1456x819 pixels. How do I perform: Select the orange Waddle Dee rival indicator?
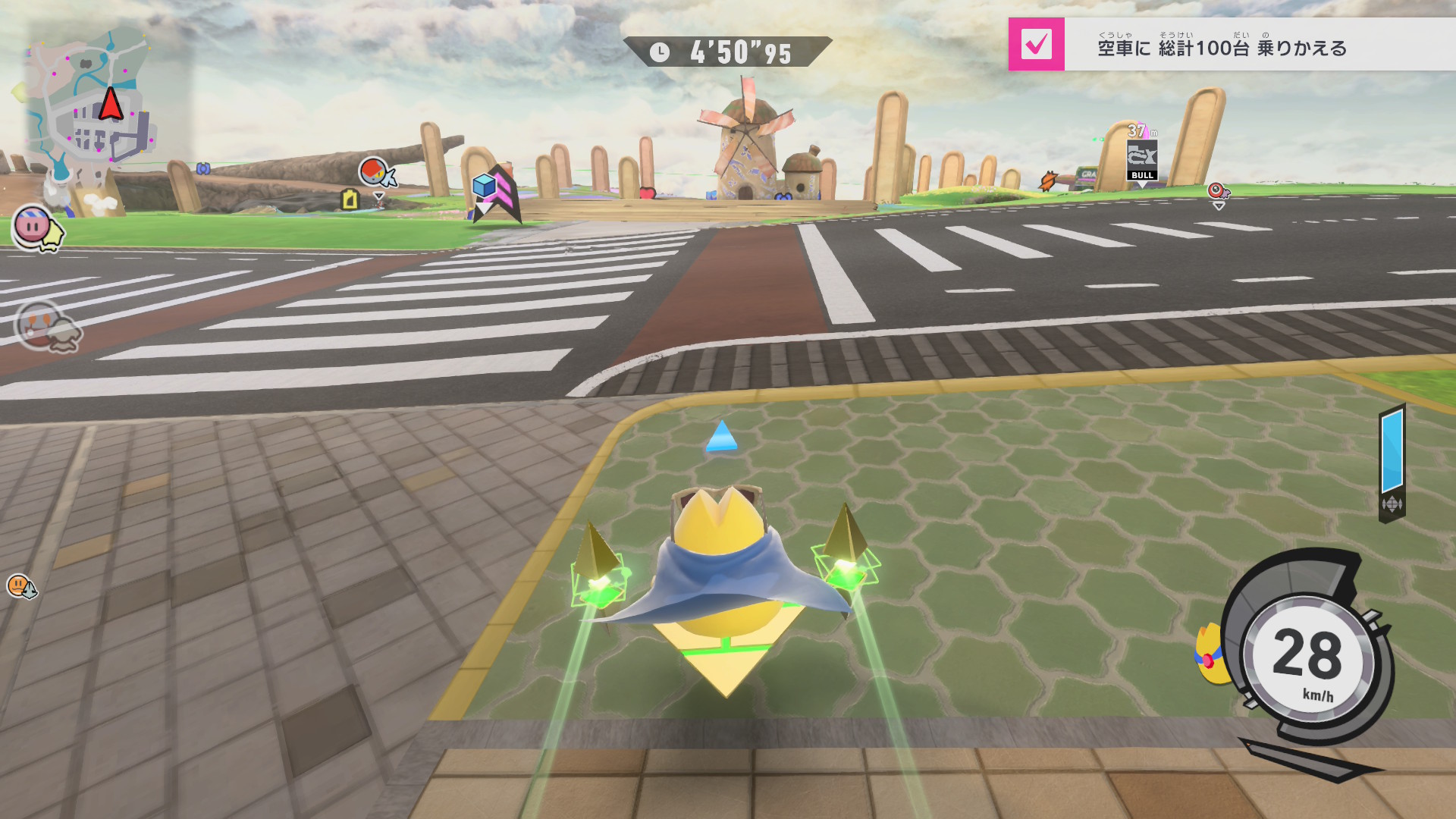20,586
